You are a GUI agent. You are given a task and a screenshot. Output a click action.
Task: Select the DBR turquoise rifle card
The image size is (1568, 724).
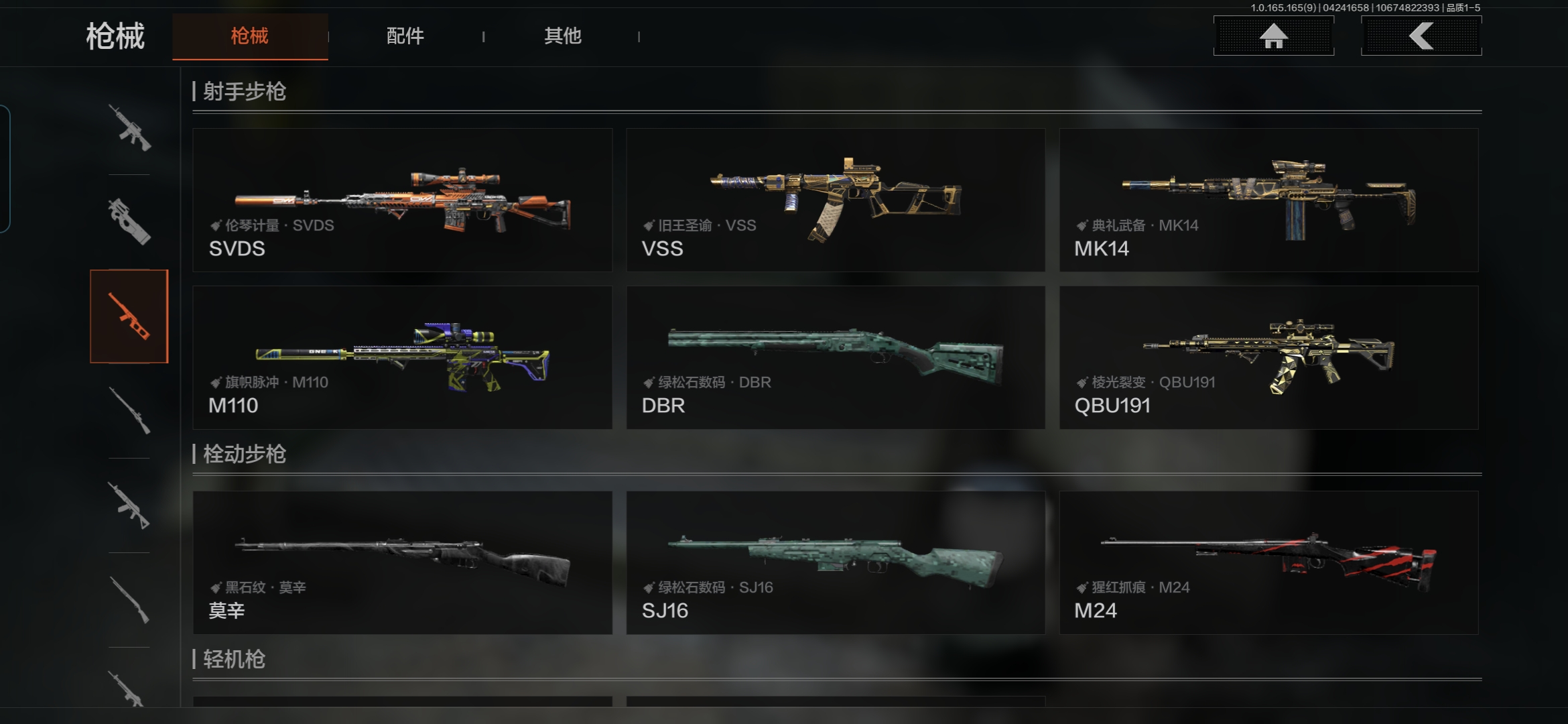[836, 357]
